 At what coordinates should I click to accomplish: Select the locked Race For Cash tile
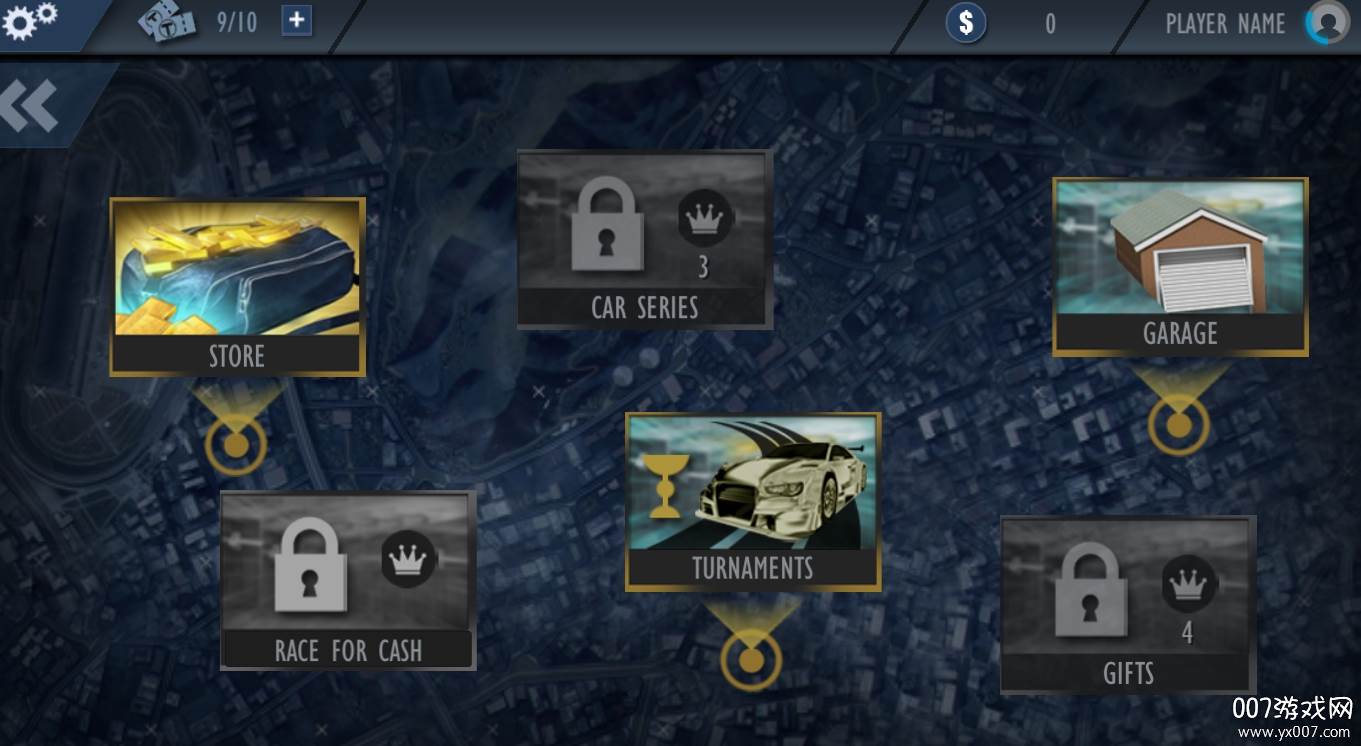(348, 580)
